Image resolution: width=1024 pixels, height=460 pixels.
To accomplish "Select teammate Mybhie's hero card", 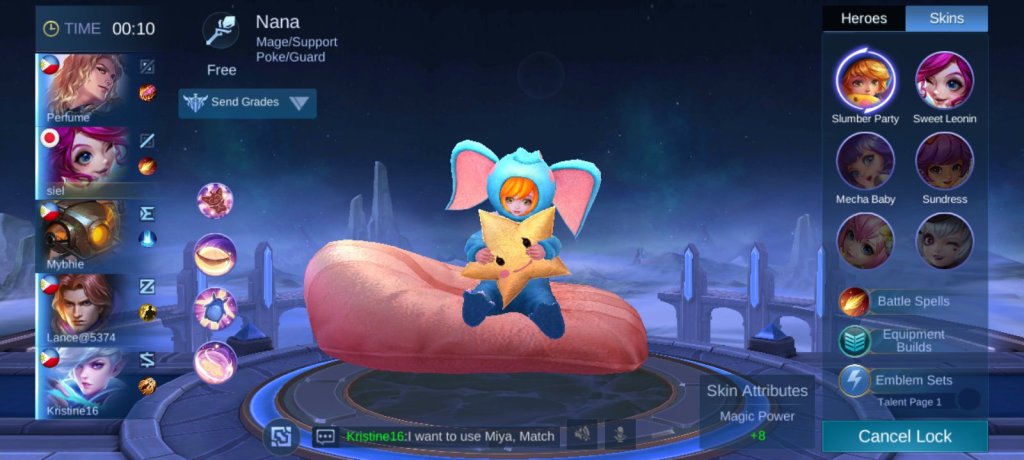I will [x=83, y=236].
